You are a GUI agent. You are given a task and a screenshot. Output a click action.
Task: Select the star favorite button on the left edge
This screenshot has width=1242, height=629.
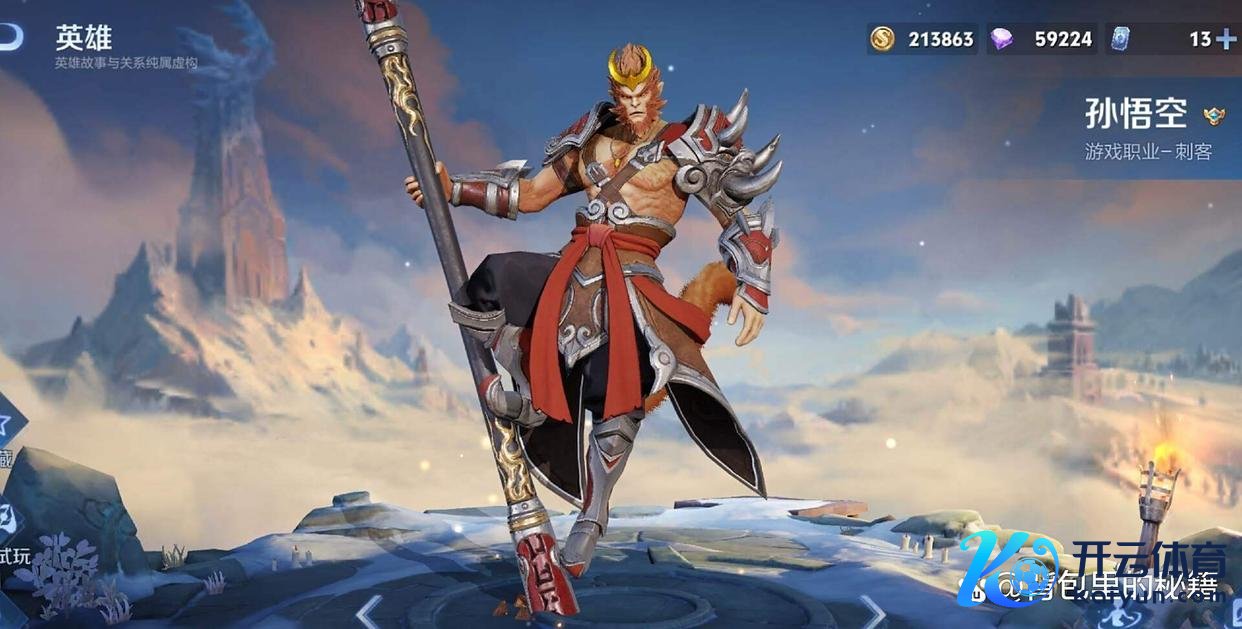click(x=8, y=420)
